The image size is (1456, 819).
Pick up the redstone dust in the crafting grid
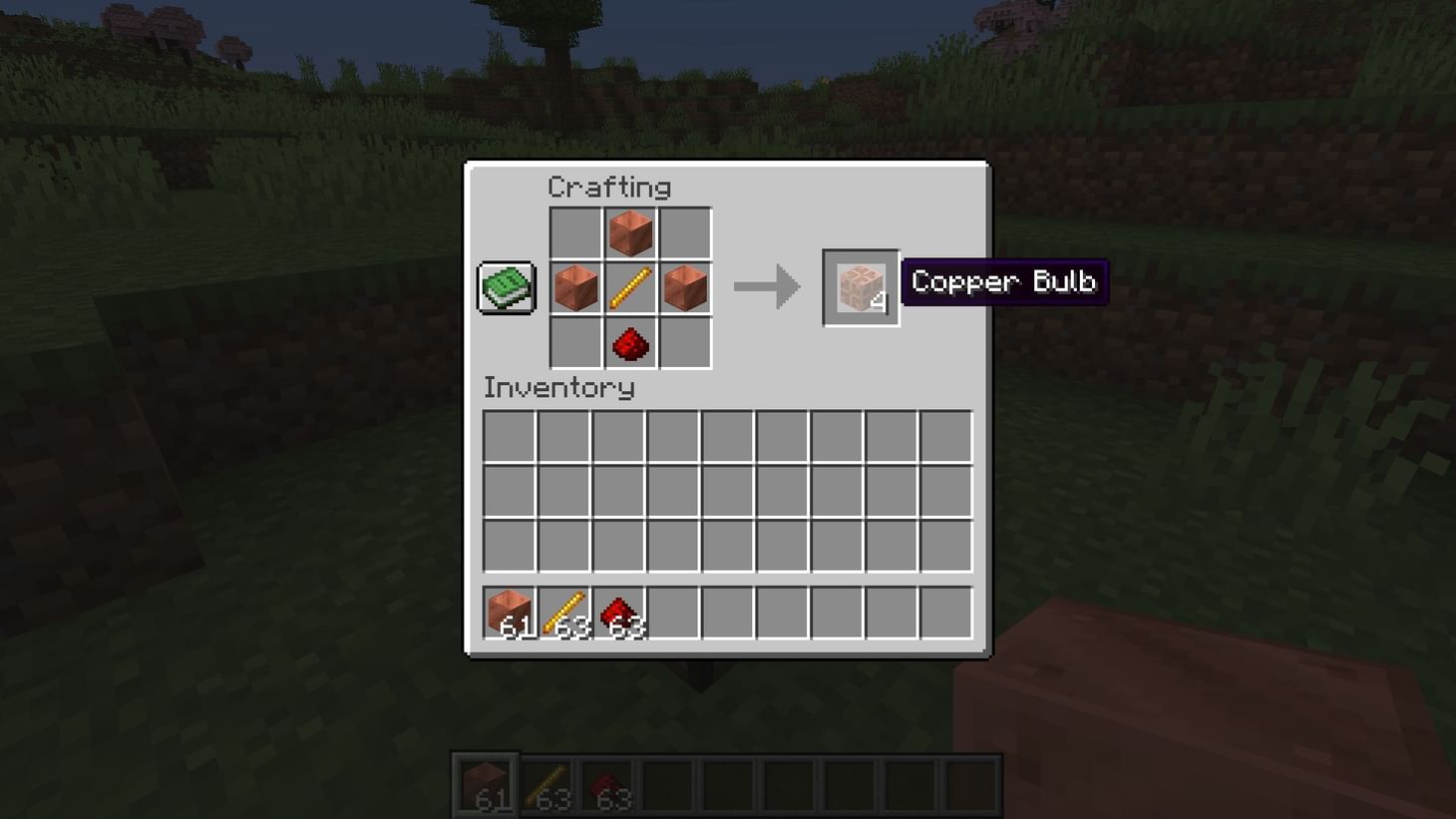(630, 343)
